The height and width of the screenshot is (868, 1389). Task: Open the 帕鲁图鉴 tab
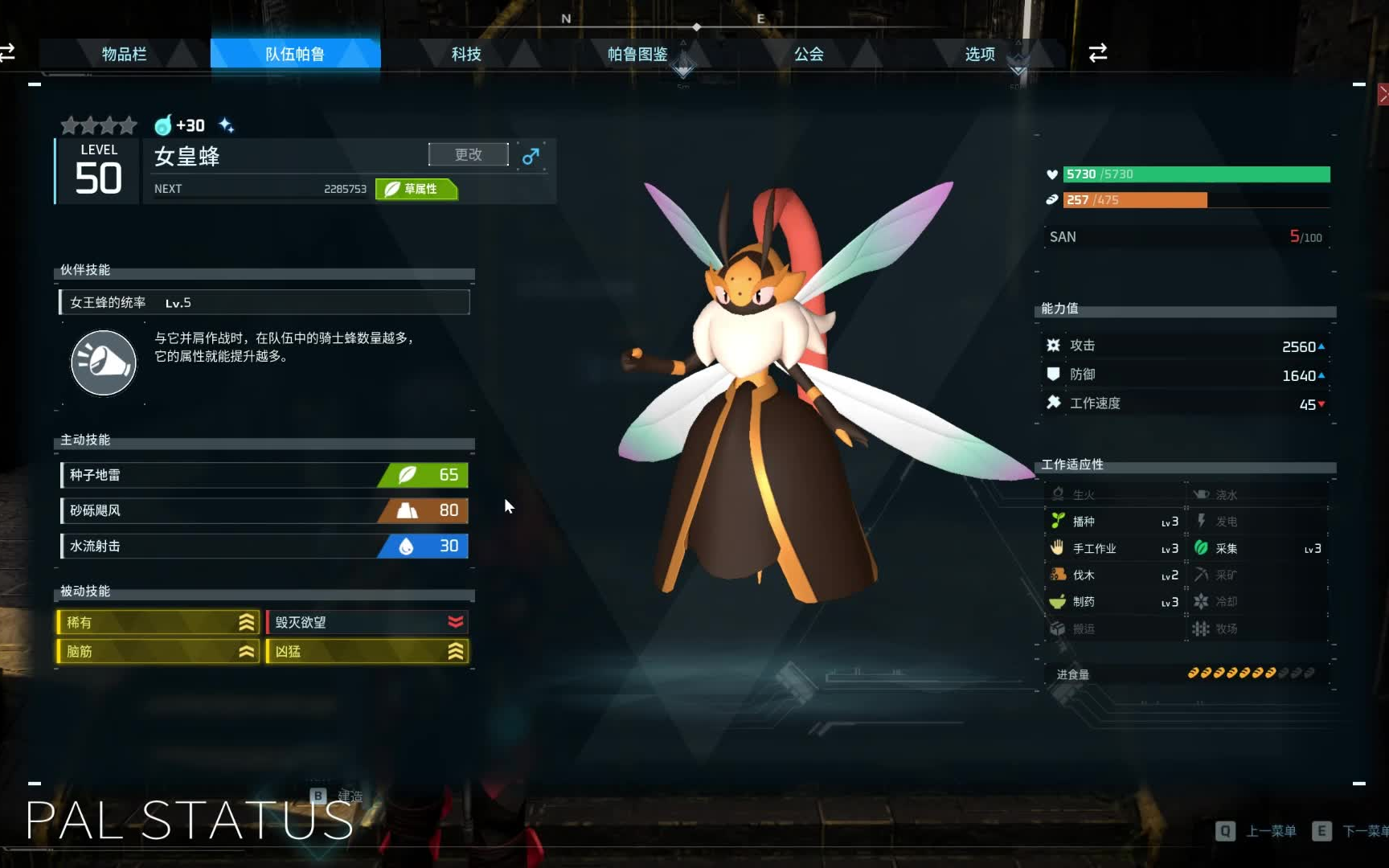tap(636, 54)
